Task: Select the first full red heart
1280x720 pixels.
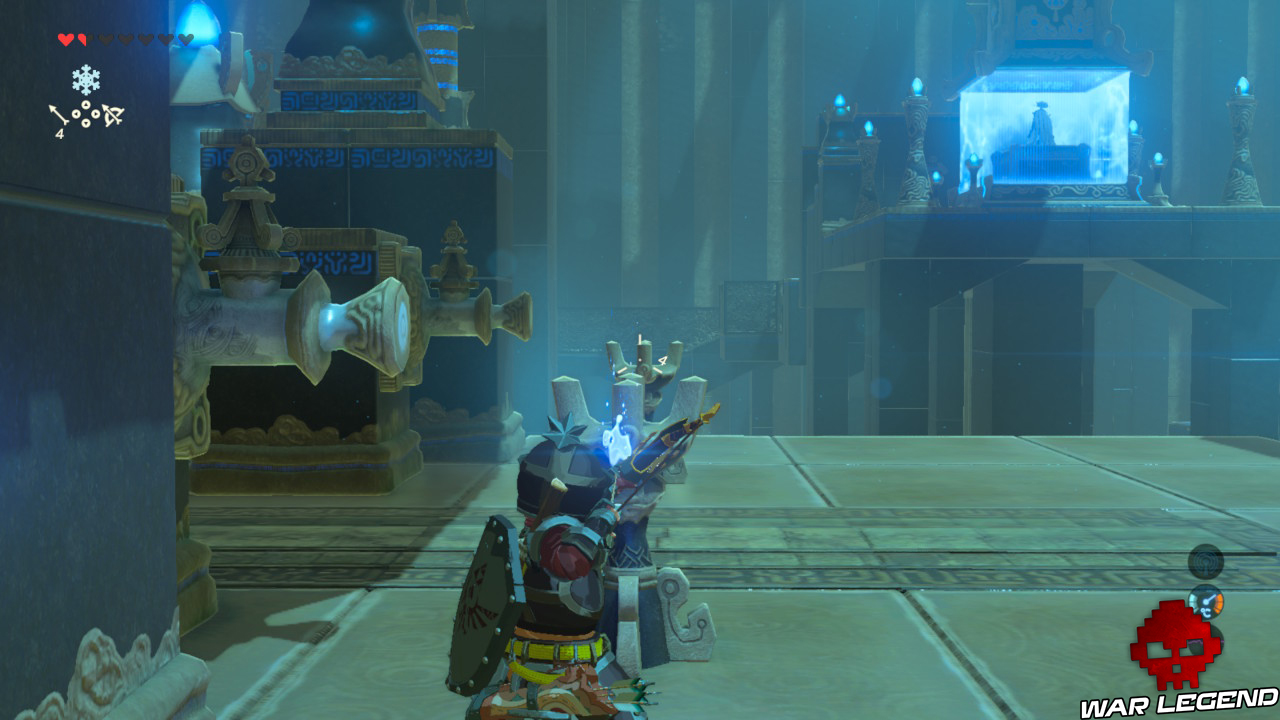Action: click(66, 38)
